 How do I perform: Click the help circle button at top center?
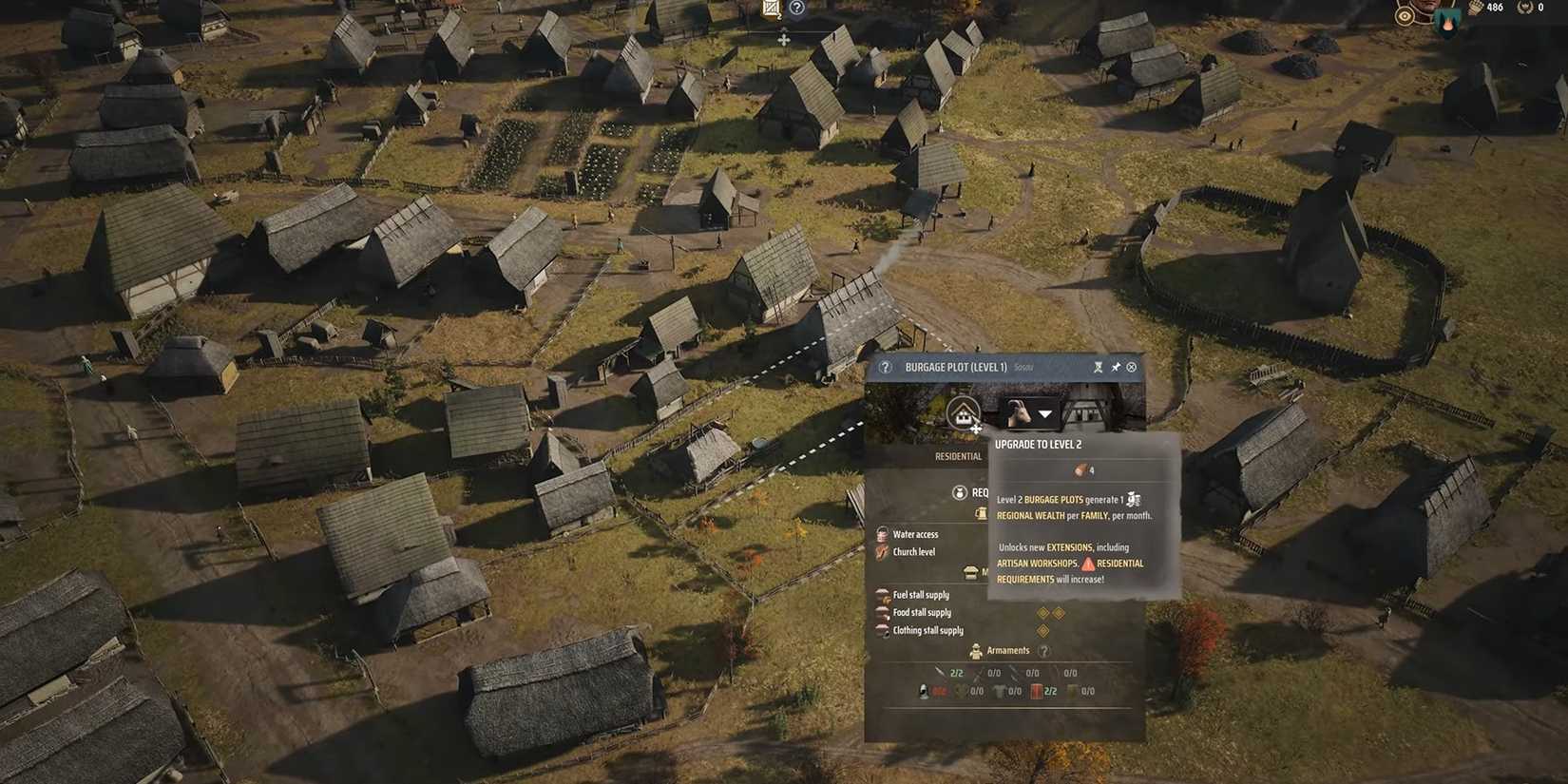click(795, 9)
